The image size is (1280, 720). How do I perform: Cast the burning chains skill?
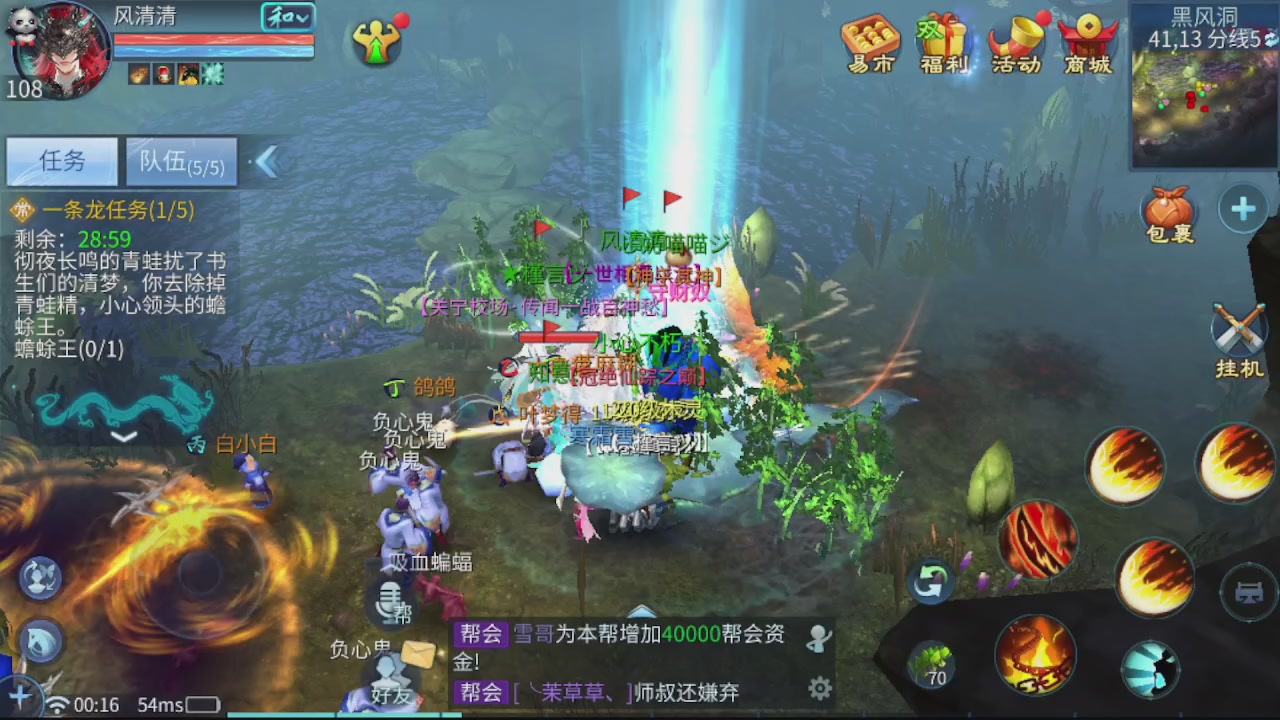[1038, 655]
